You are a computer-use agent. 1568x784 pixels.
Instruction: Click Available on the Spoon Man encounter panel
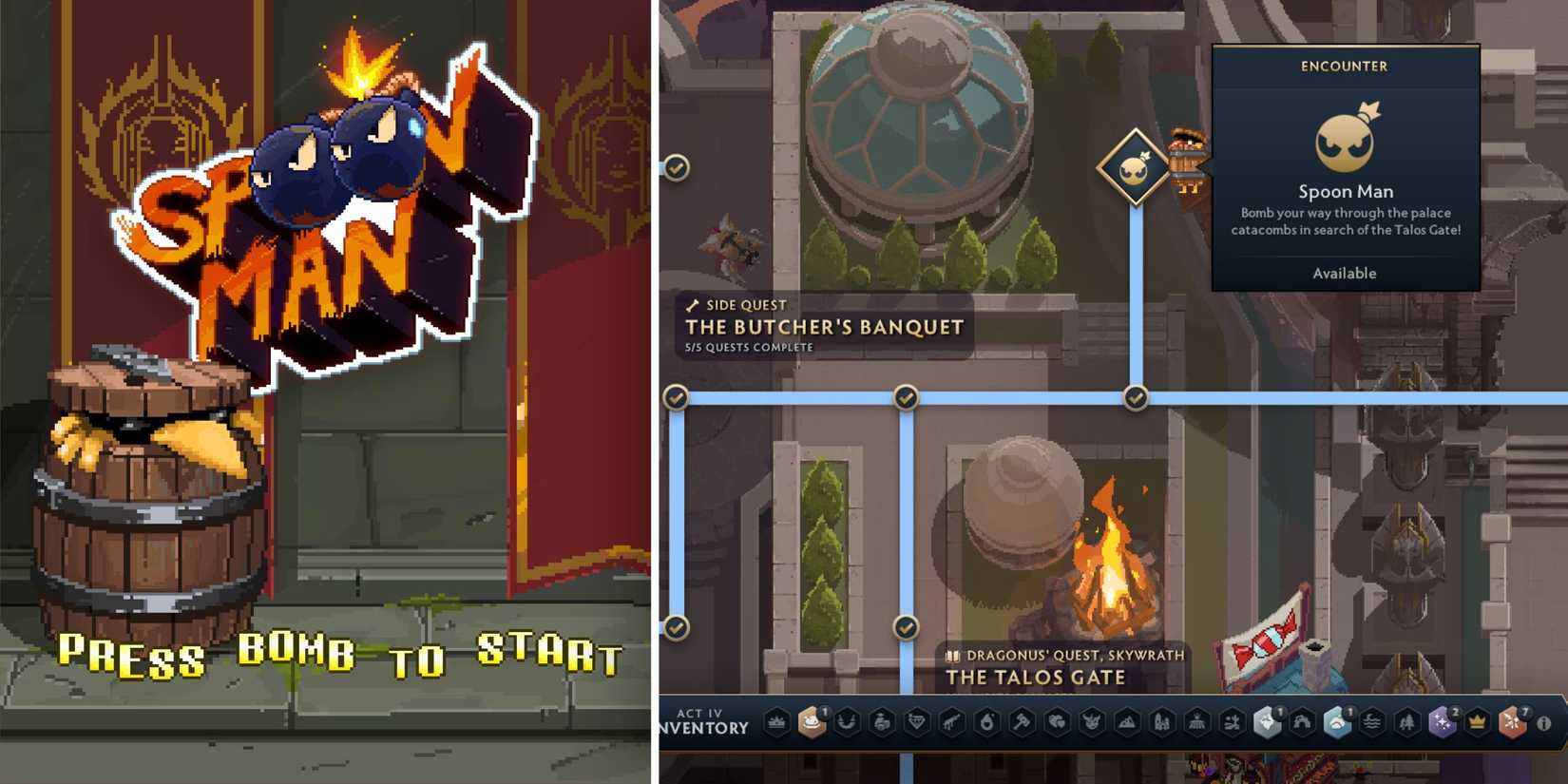tap(1346, 273)
